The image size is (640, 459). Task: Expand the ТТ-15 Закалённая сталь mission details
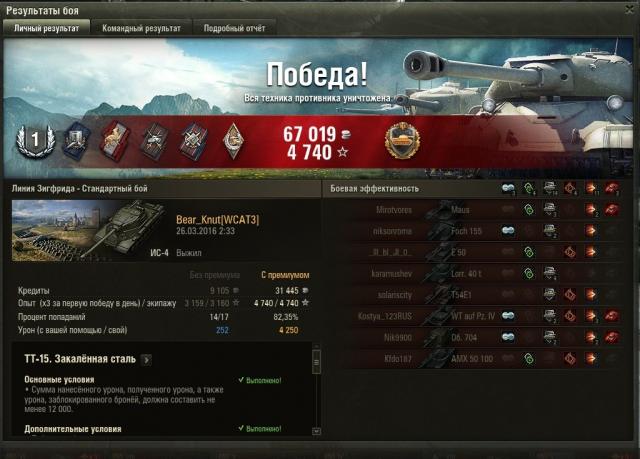[146, 358]
